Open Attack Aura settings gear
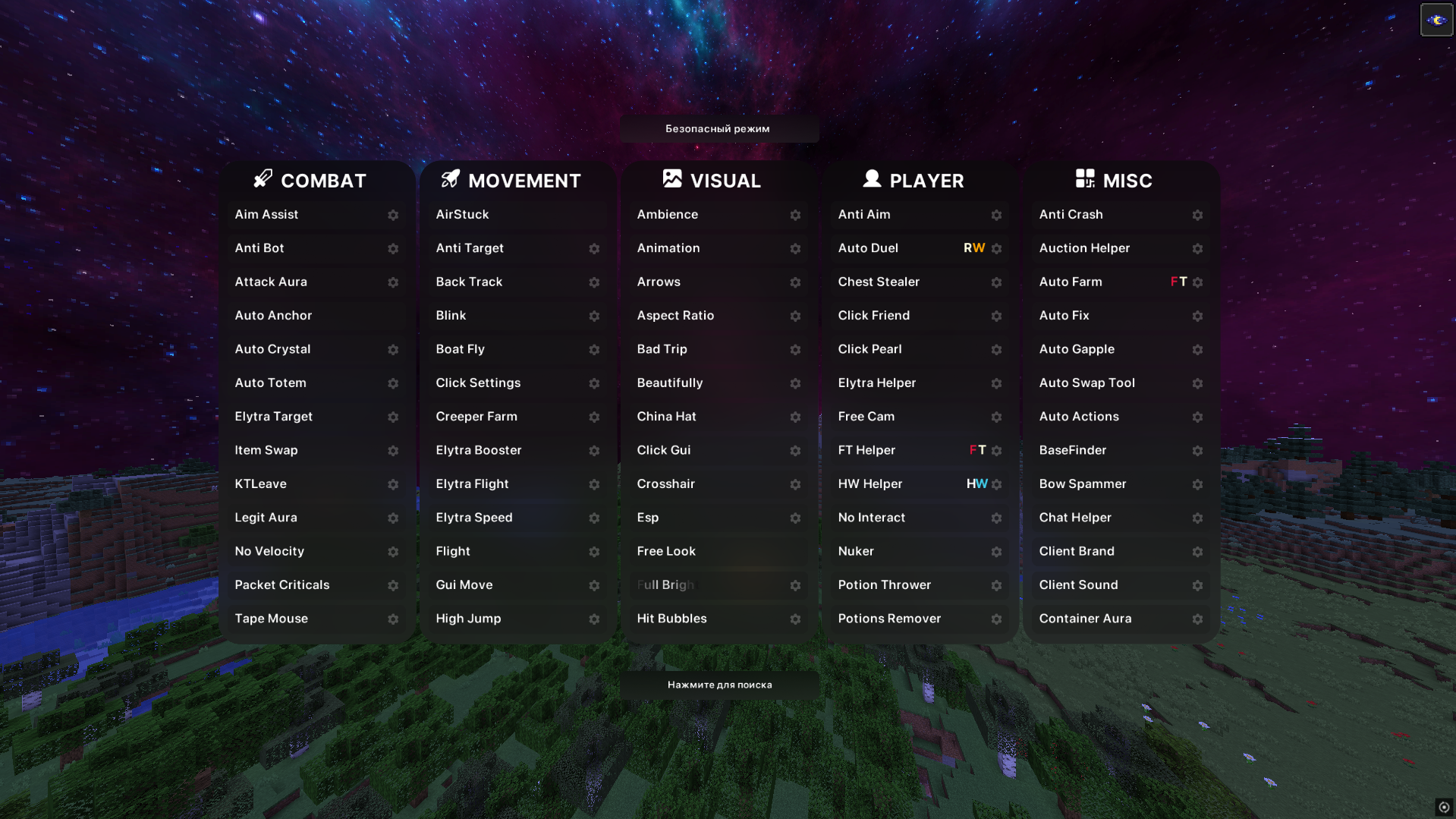 pos(393,282)
